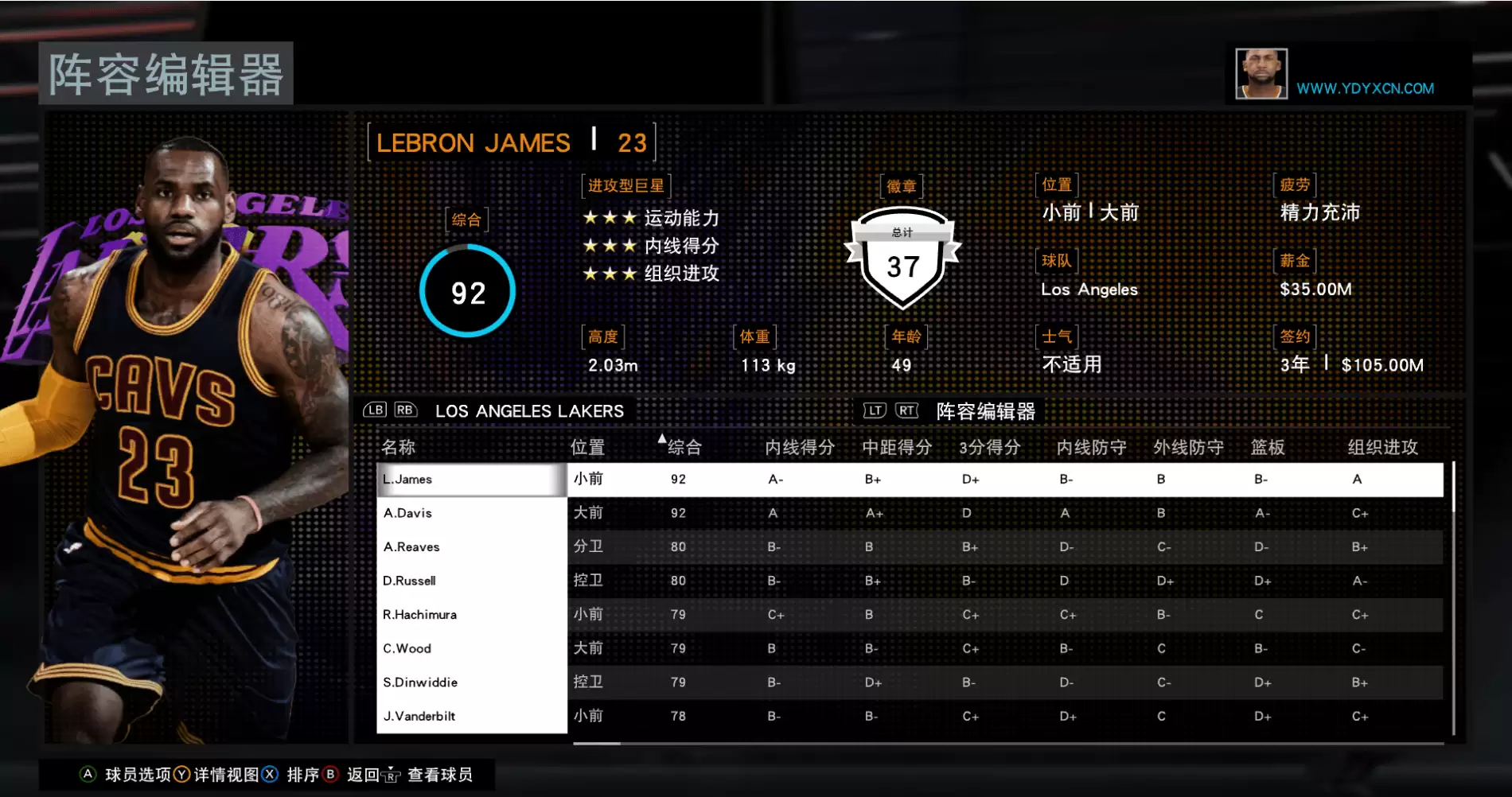Sort by the 3分得分 column header
This screenshot has width=1512, height=797.
coord(989,447)
